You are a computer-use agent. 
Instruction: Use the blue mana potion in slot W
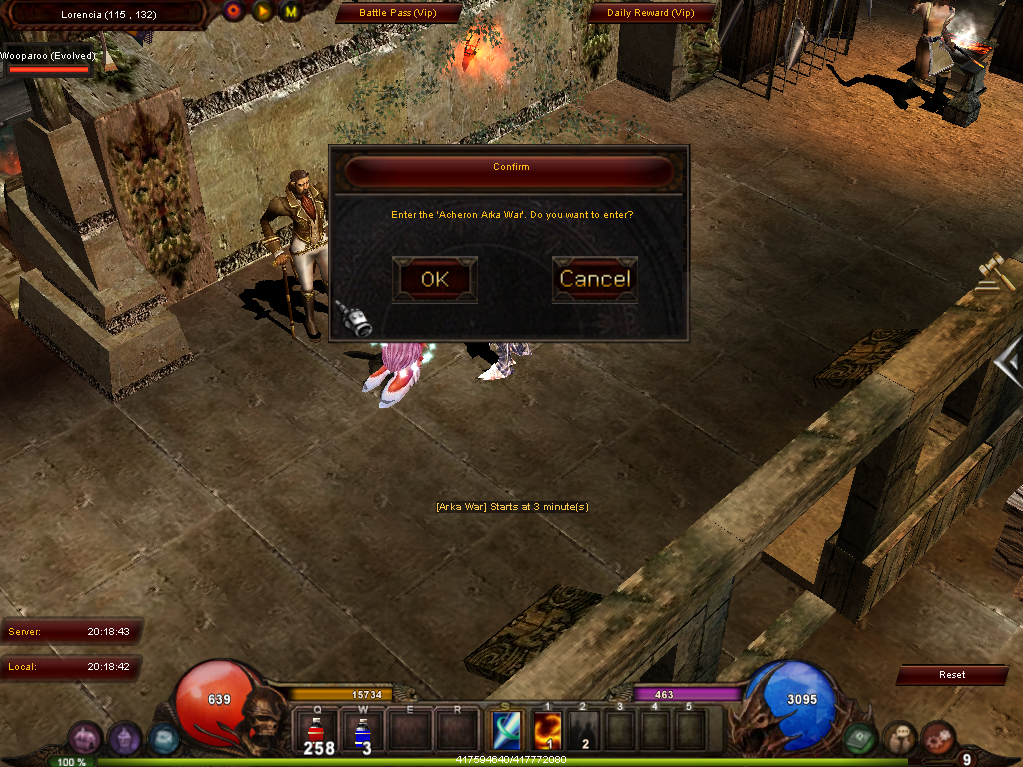[x=362, y=731]
